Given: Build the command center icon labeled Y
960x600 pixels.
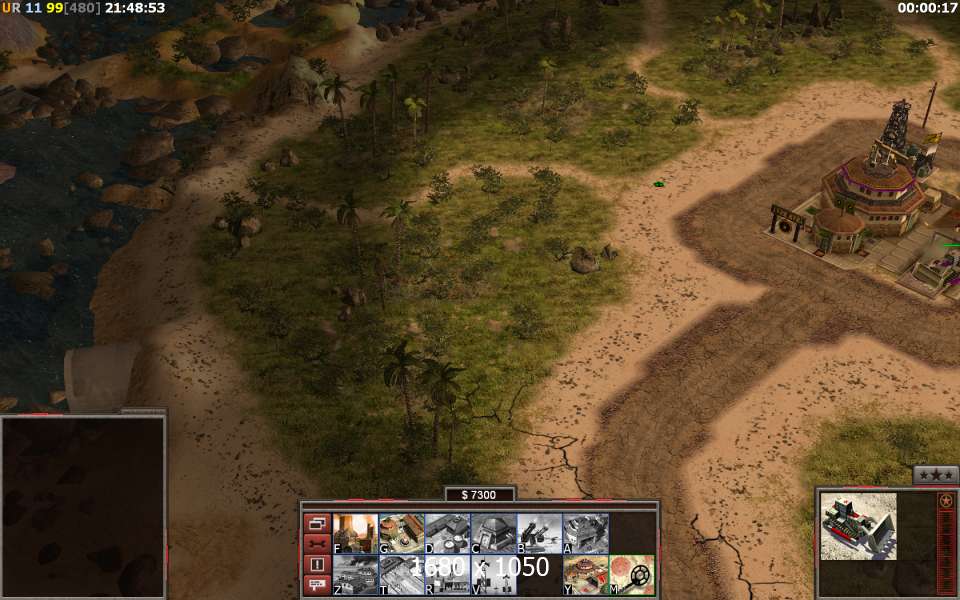Looking at the screenshot, I should click(585, 575).
